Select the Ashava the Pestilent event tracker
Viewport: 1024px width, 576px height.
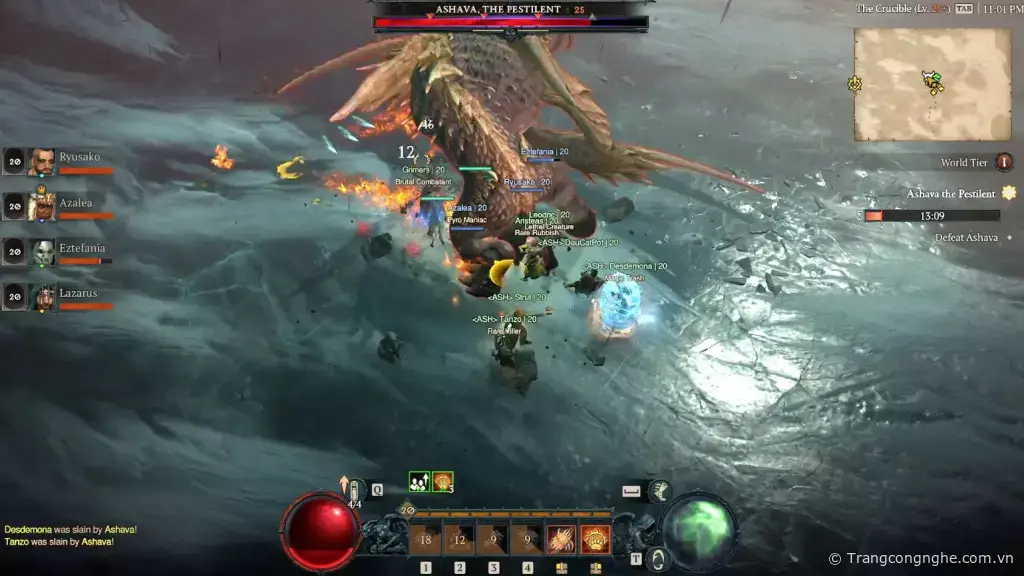(951, 193)
